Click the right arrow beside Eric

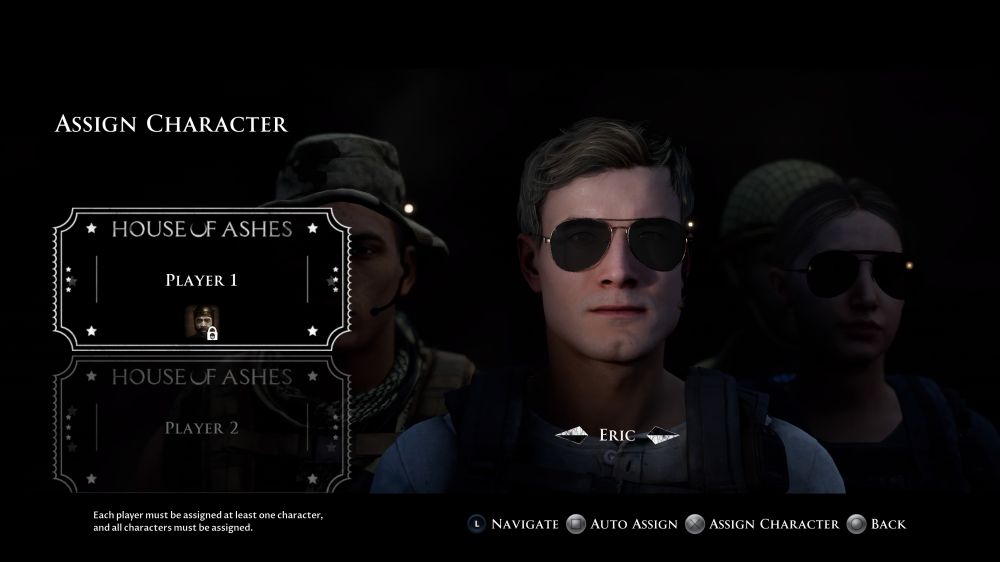(661, 435)
